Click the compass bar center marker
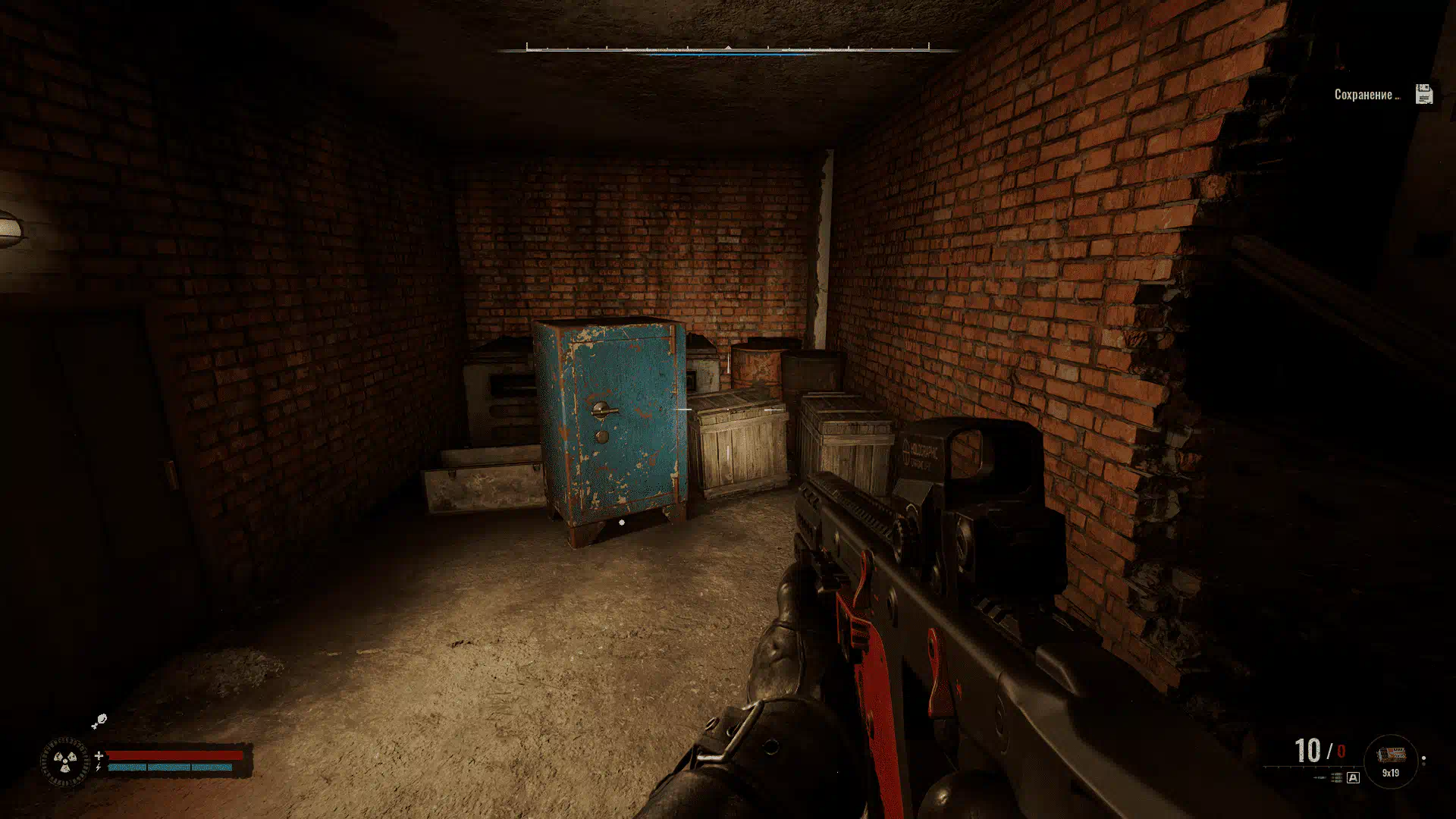The height and width of the screenshot is (819, 1456). click(728, 48)
